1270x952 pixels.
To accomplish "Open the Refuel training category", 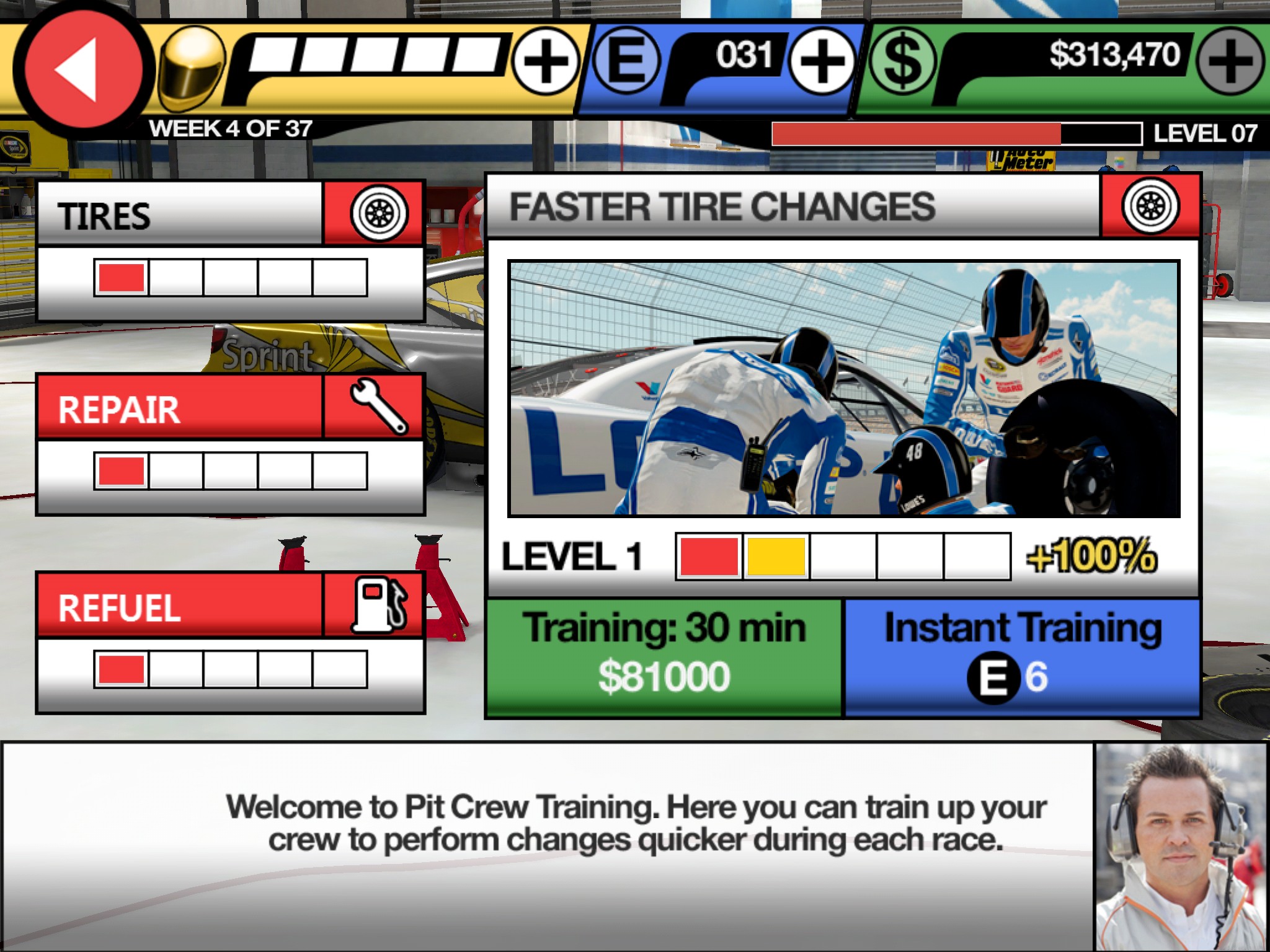I will 231,606.
